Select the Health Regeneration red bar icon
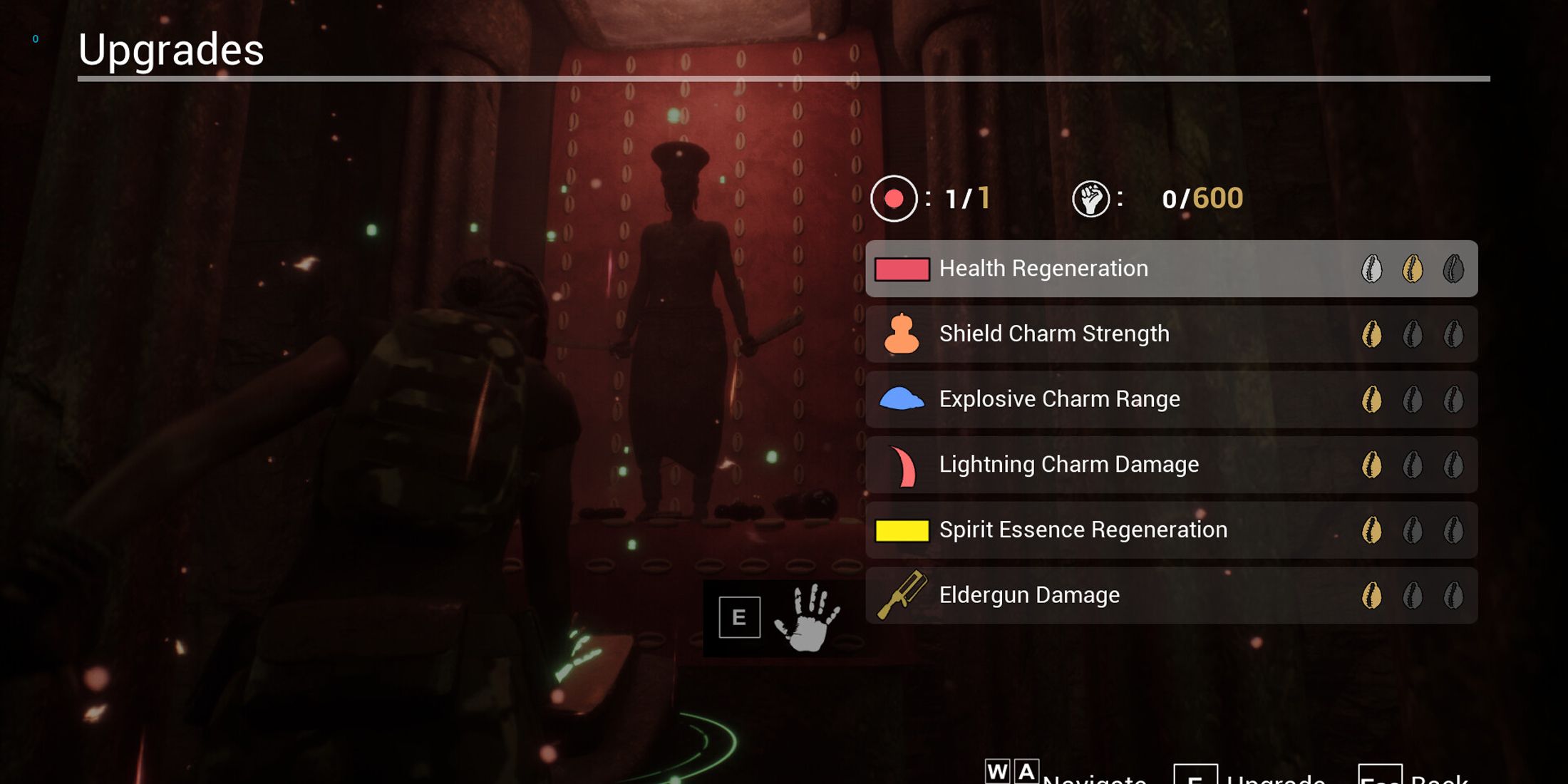This screenshot has height=784, width=1568. (901, 269)
